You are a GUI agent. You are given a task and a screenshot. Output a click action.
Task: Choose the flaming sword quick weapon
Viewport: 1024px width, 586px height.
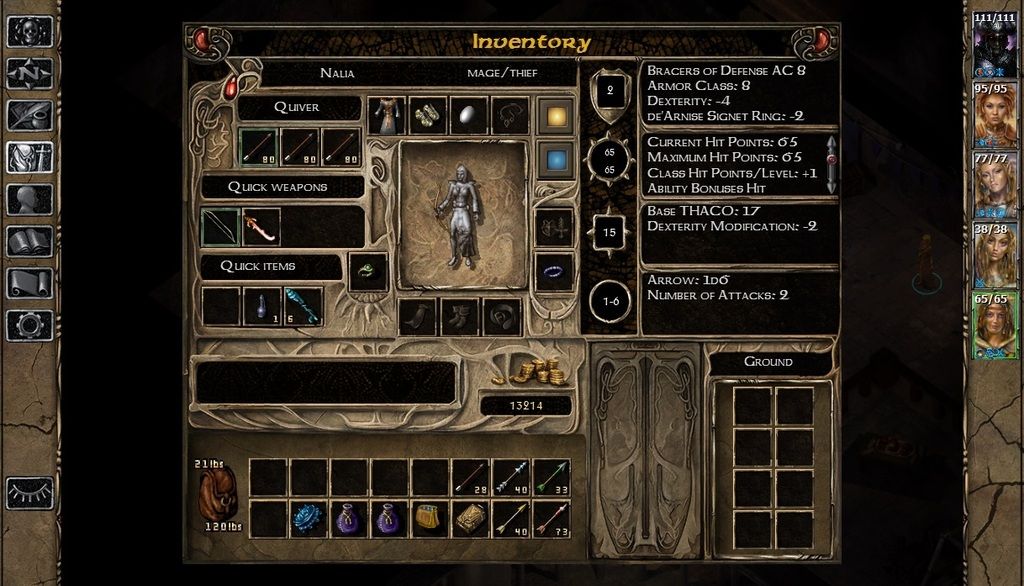[x=261, y=227]
